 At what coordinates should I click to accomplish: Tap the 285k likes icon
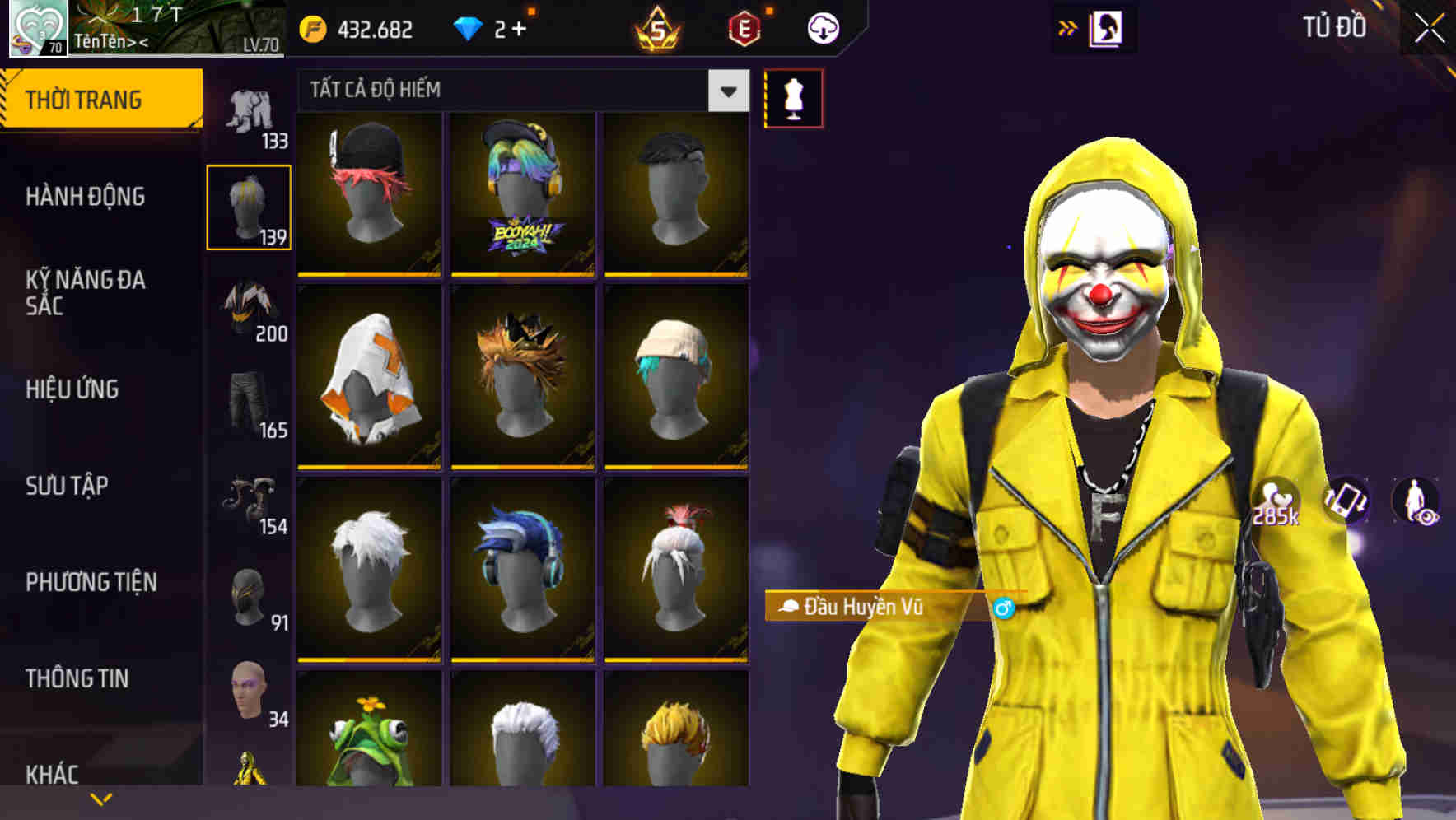point(1275,496)
